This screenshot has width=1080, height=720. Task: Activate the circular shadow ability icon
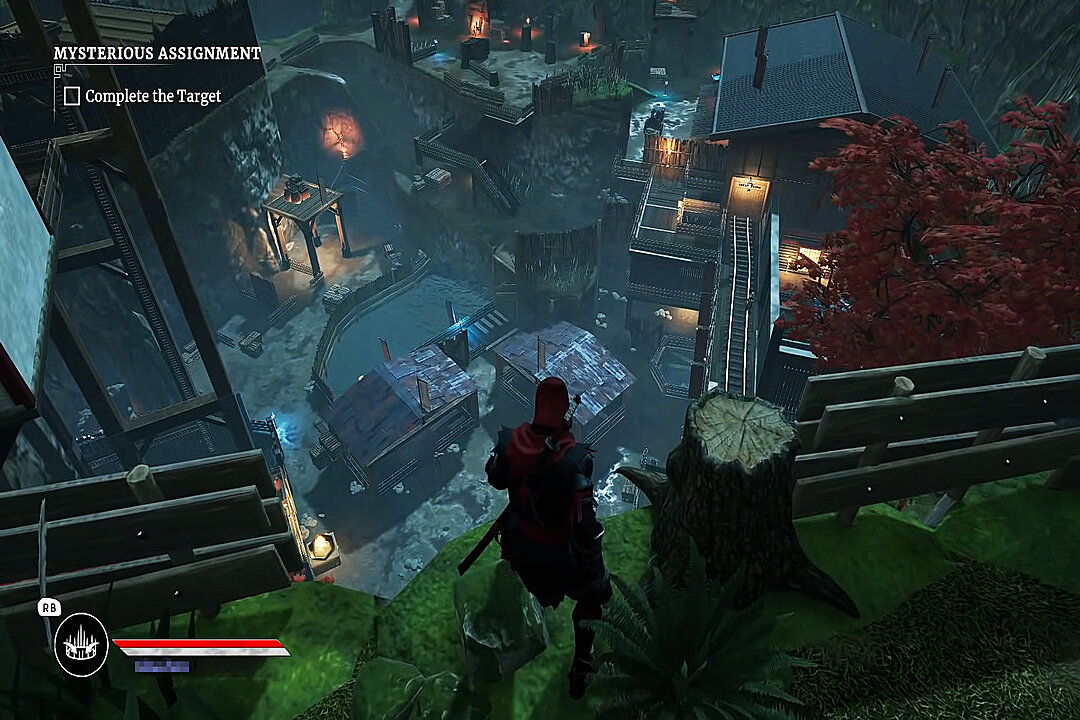tap(81, 644)
